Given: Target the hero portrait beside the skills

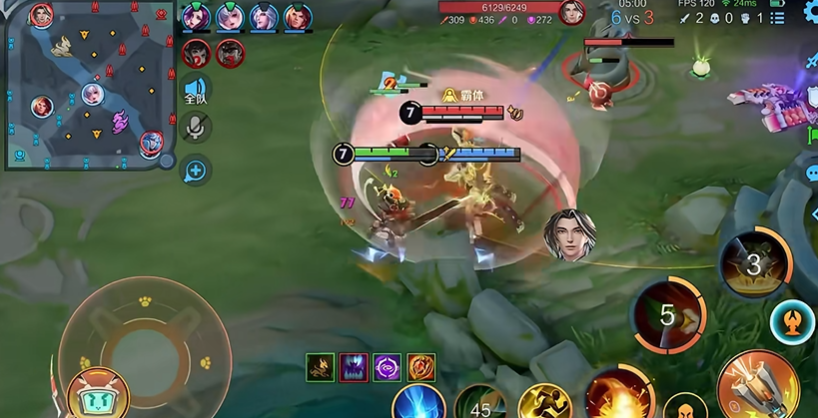Looking at the screenshot, I should 569,235.
